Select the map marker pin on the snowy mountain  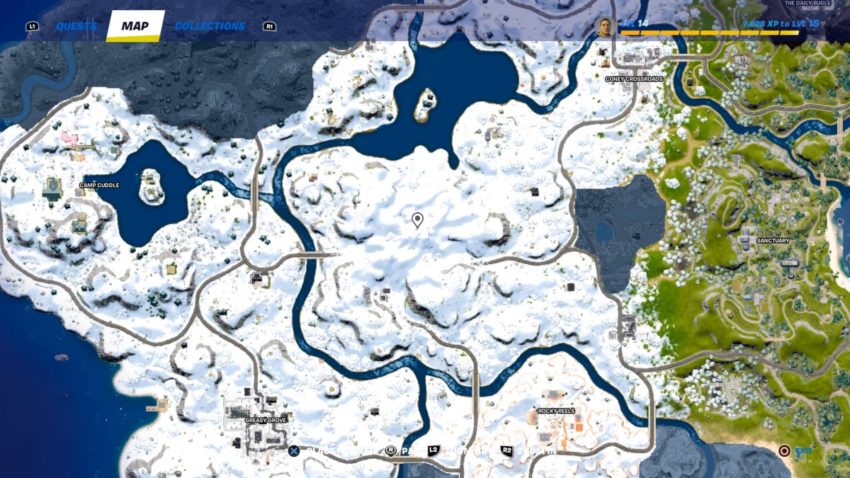click(x=417, y=219)
